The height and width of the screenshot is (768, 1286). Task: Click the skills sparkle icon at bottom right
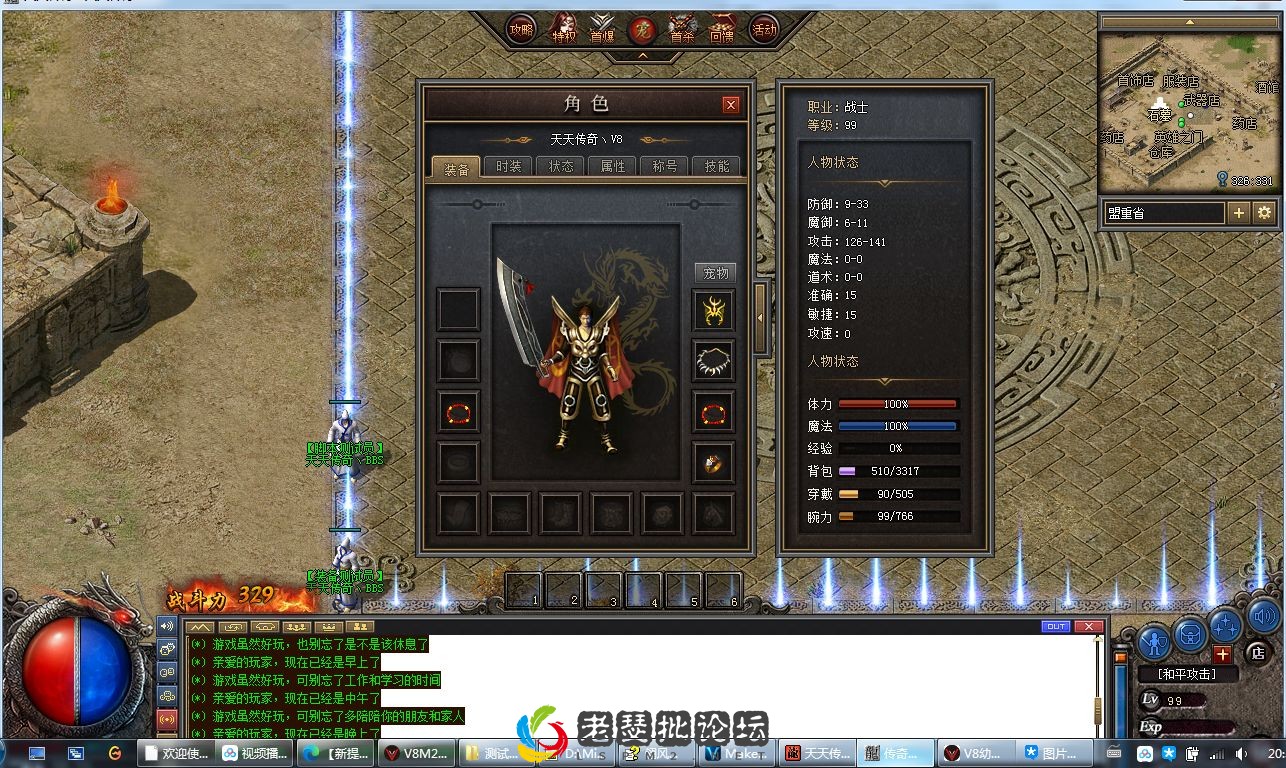(1226, 624)
